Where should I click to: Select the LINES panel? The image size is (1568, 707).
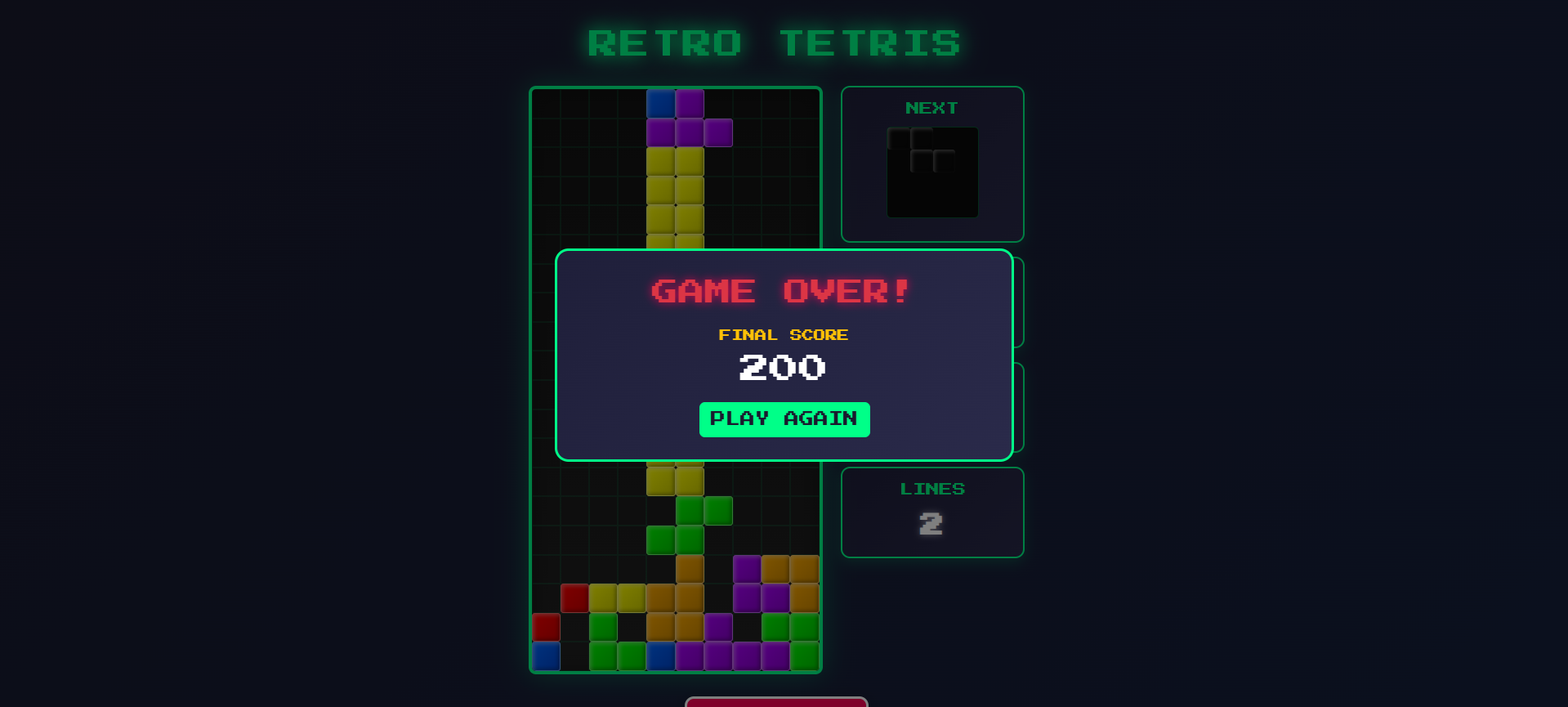[x=932, y=512]
